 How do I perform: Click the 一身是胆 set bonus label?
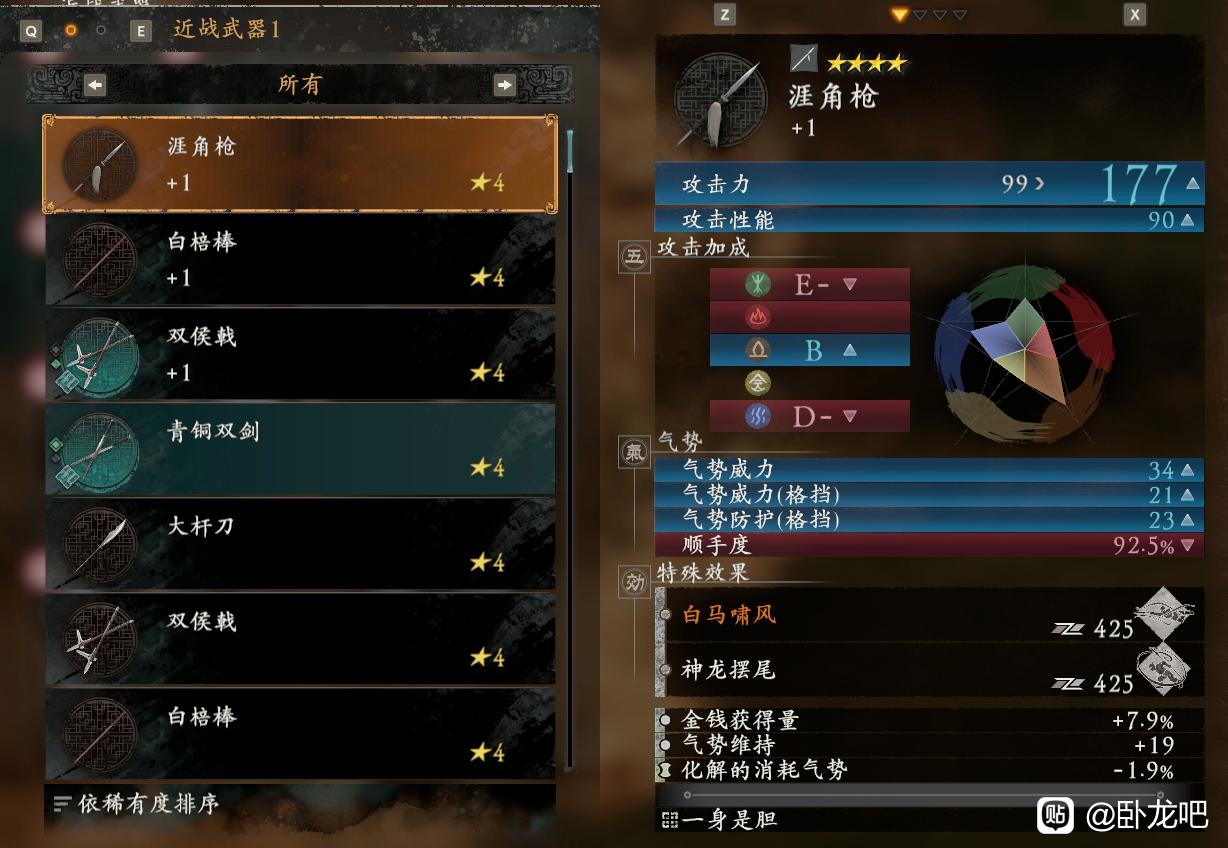click(x=729, y=820)
